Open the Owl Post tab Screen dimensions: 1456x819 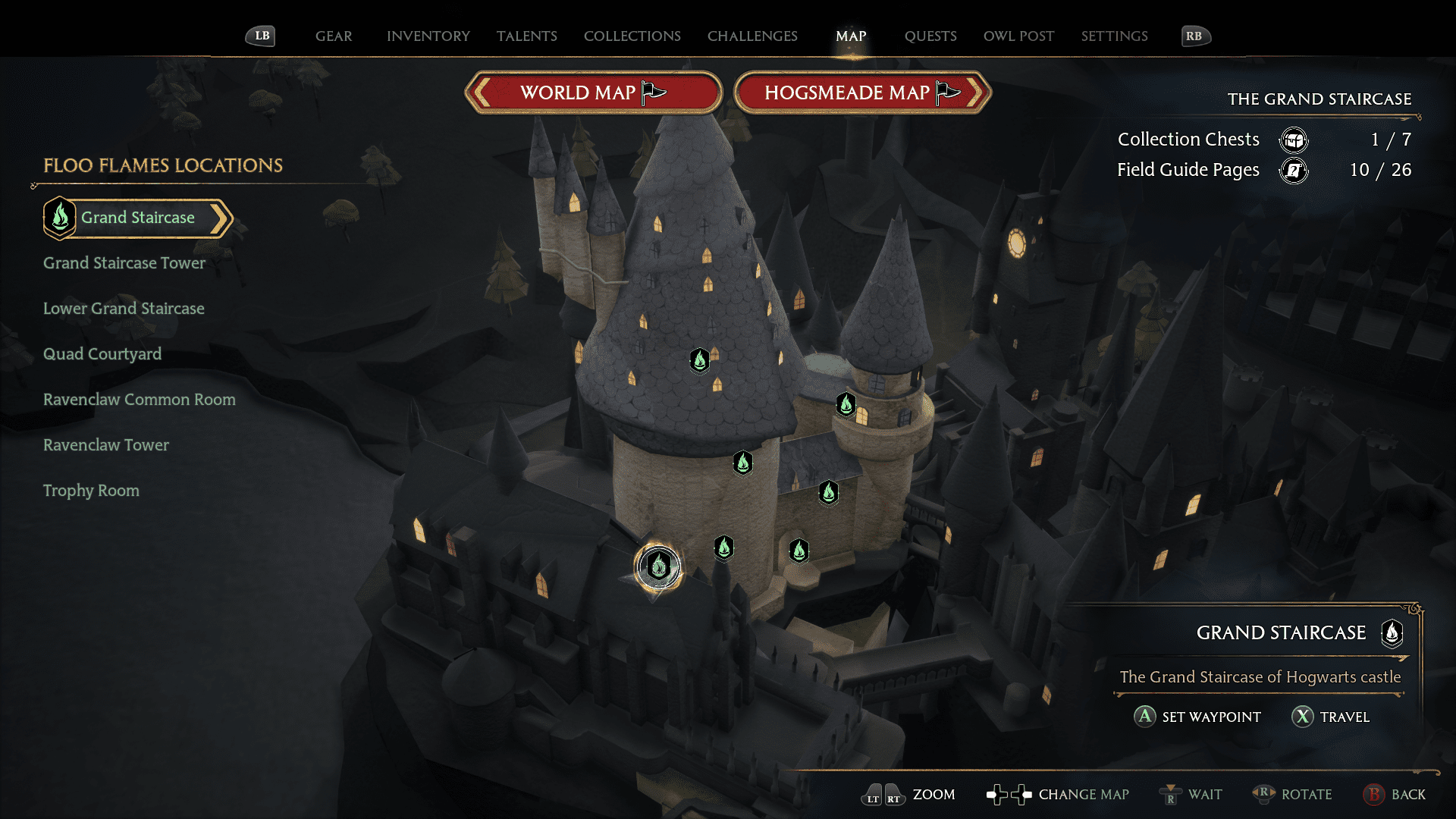[1018, 36]
